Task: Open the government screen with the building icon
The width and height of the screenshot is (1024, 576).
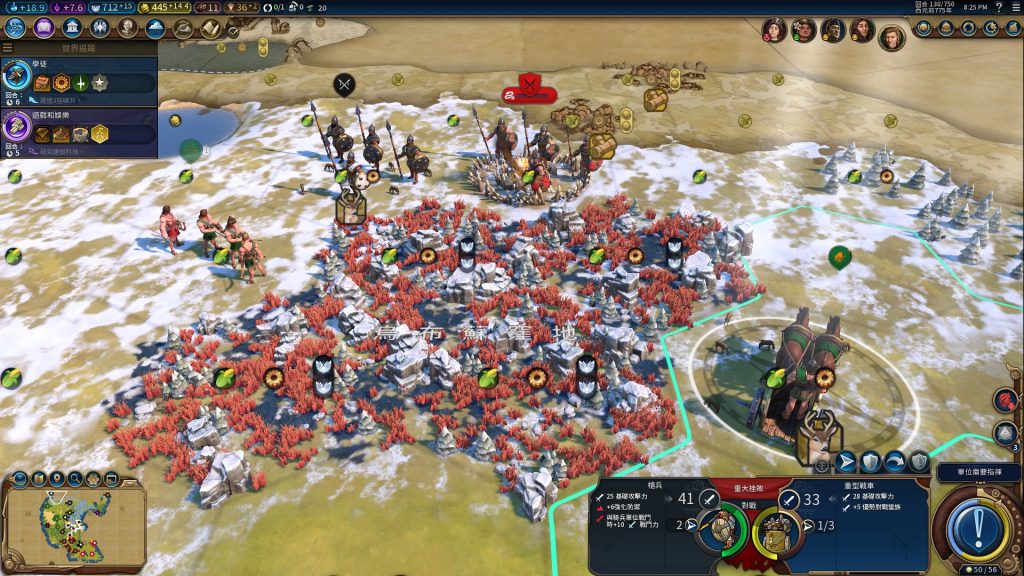Action: (72, 28)
